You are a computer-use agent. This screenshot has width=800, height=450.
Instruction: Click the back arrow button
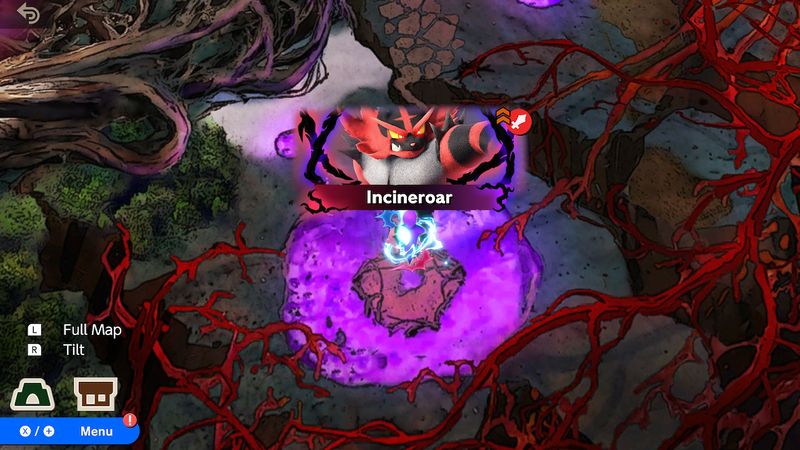click(x=28, y=14)
